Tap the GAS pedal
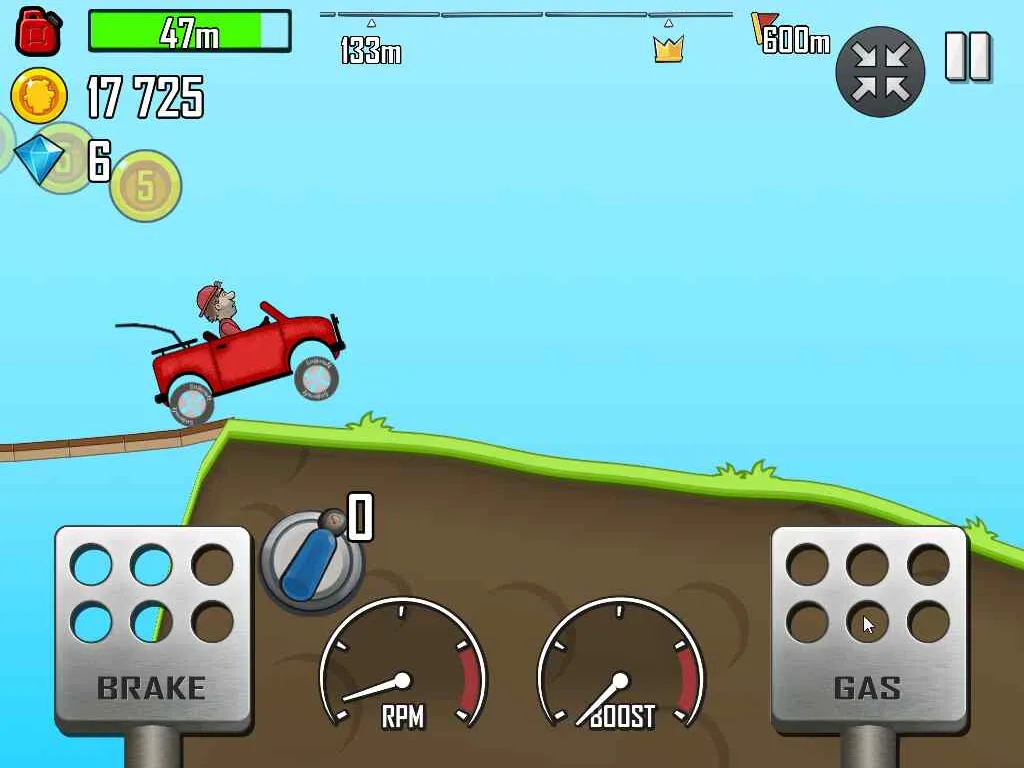1024x768 pixels. (868, 628)
